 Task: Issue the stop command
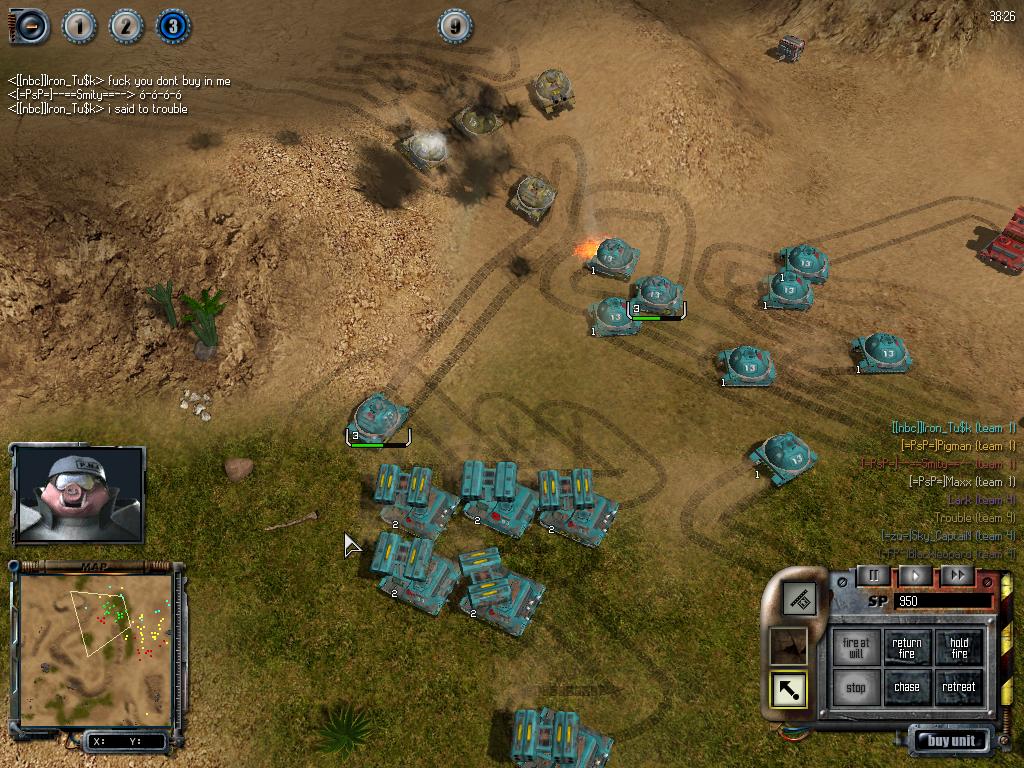[856, 688]
